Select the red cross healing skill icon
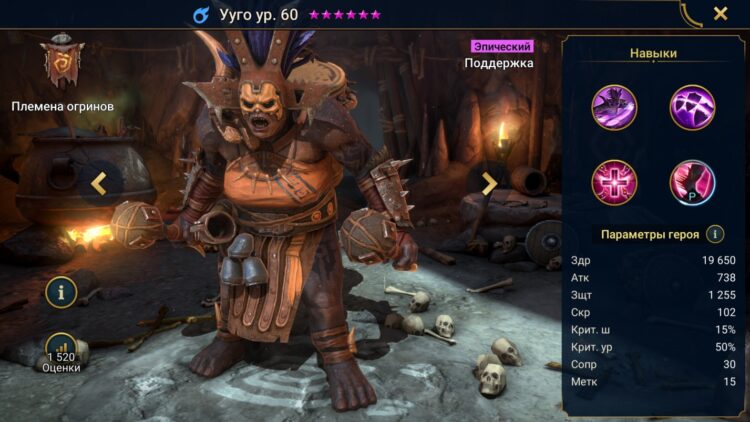 tap(614, 182)
